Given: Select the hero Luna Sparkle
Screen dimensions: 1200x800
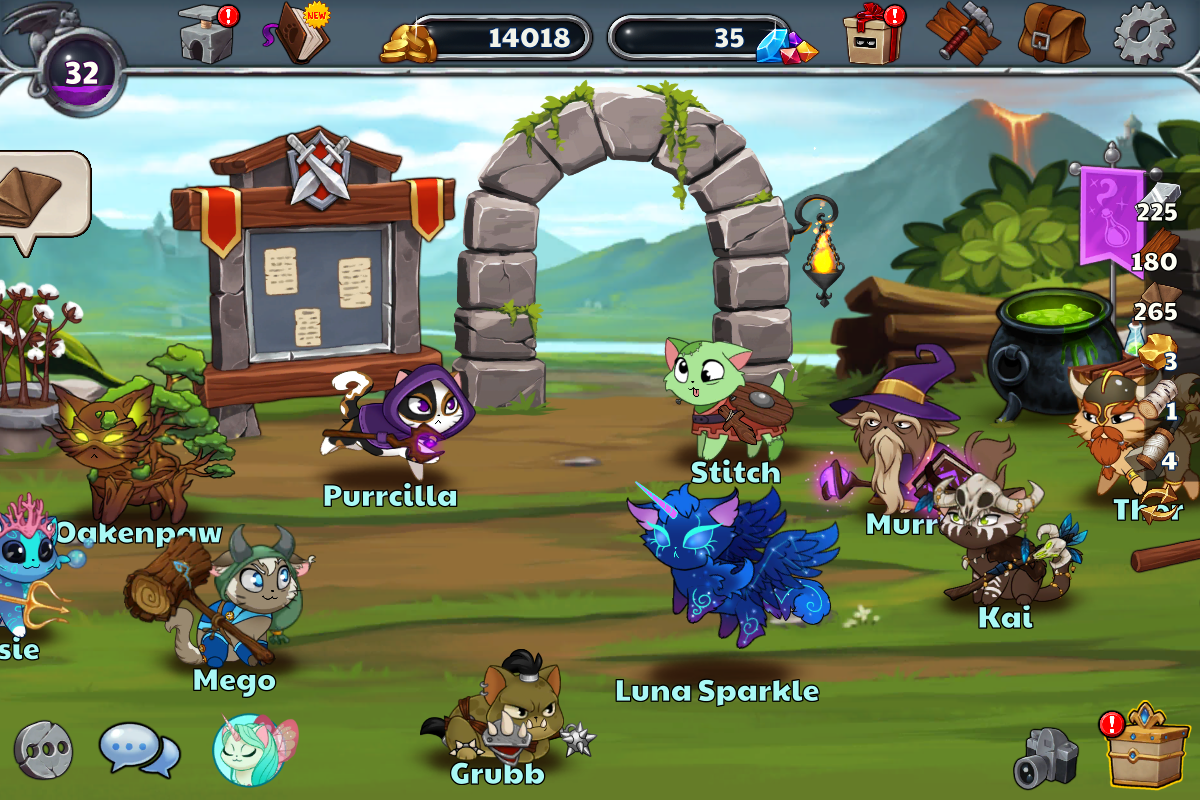Looking at the screenshot, I should click(x=730, y=563).
